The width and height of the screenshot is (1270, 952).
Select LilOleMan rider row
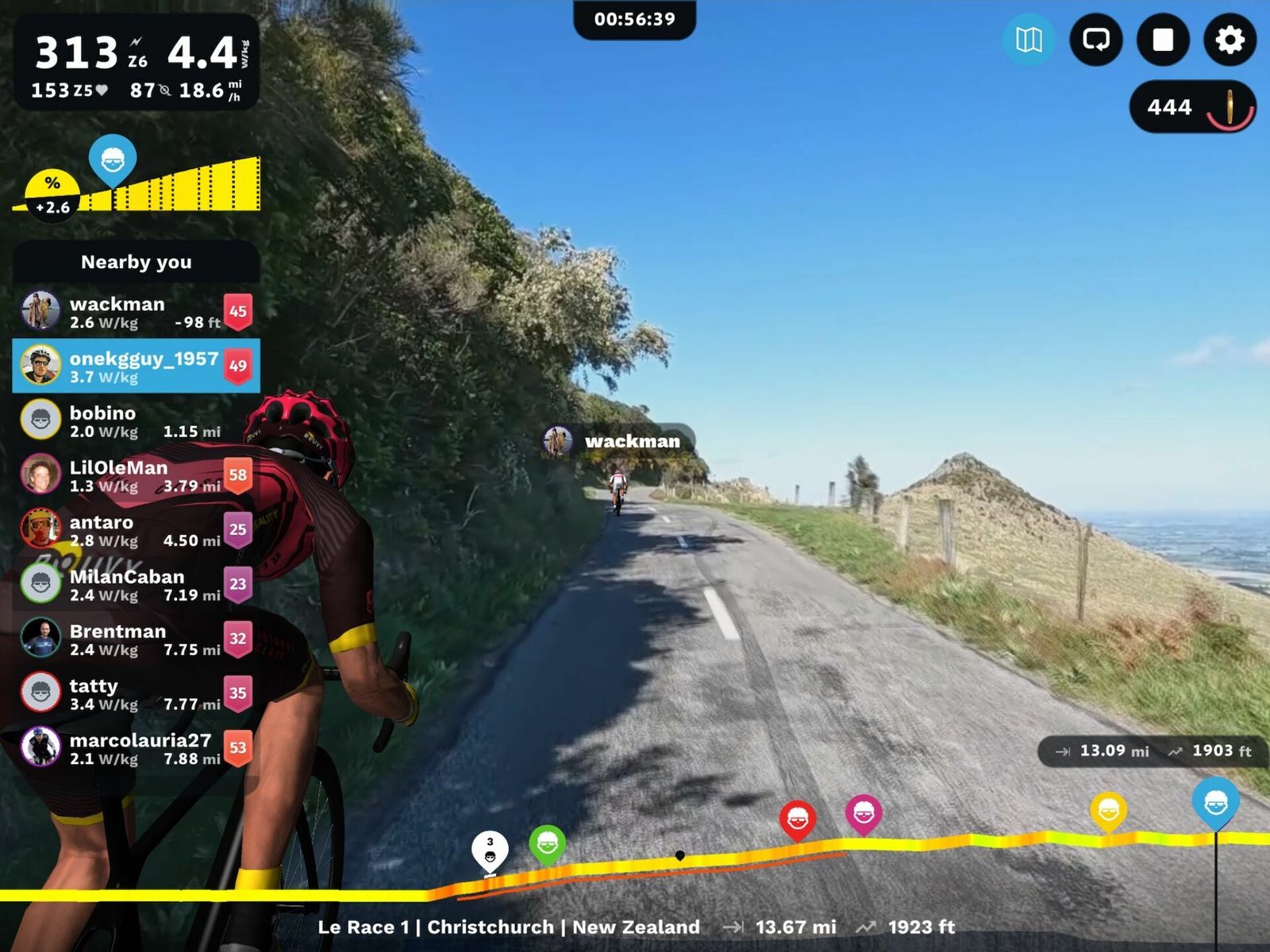tap(136, 475)
